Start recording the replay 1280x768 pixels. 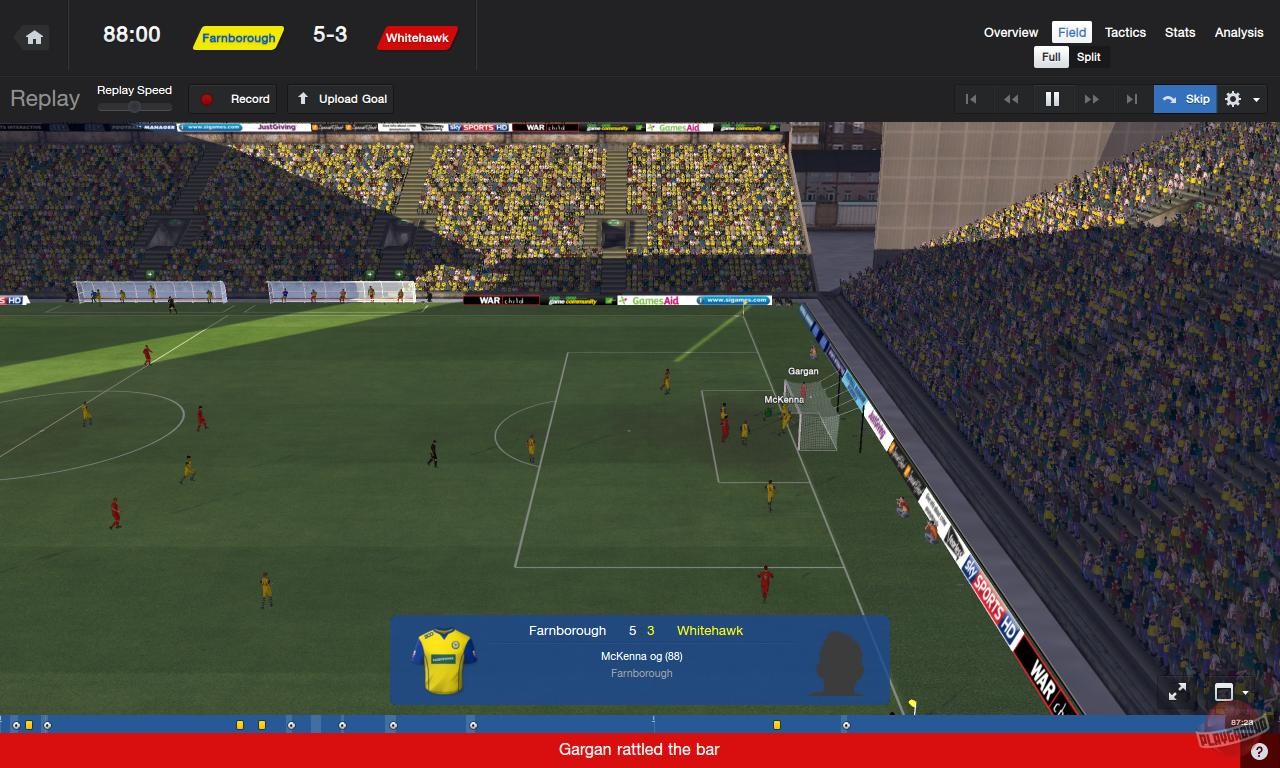233,99
